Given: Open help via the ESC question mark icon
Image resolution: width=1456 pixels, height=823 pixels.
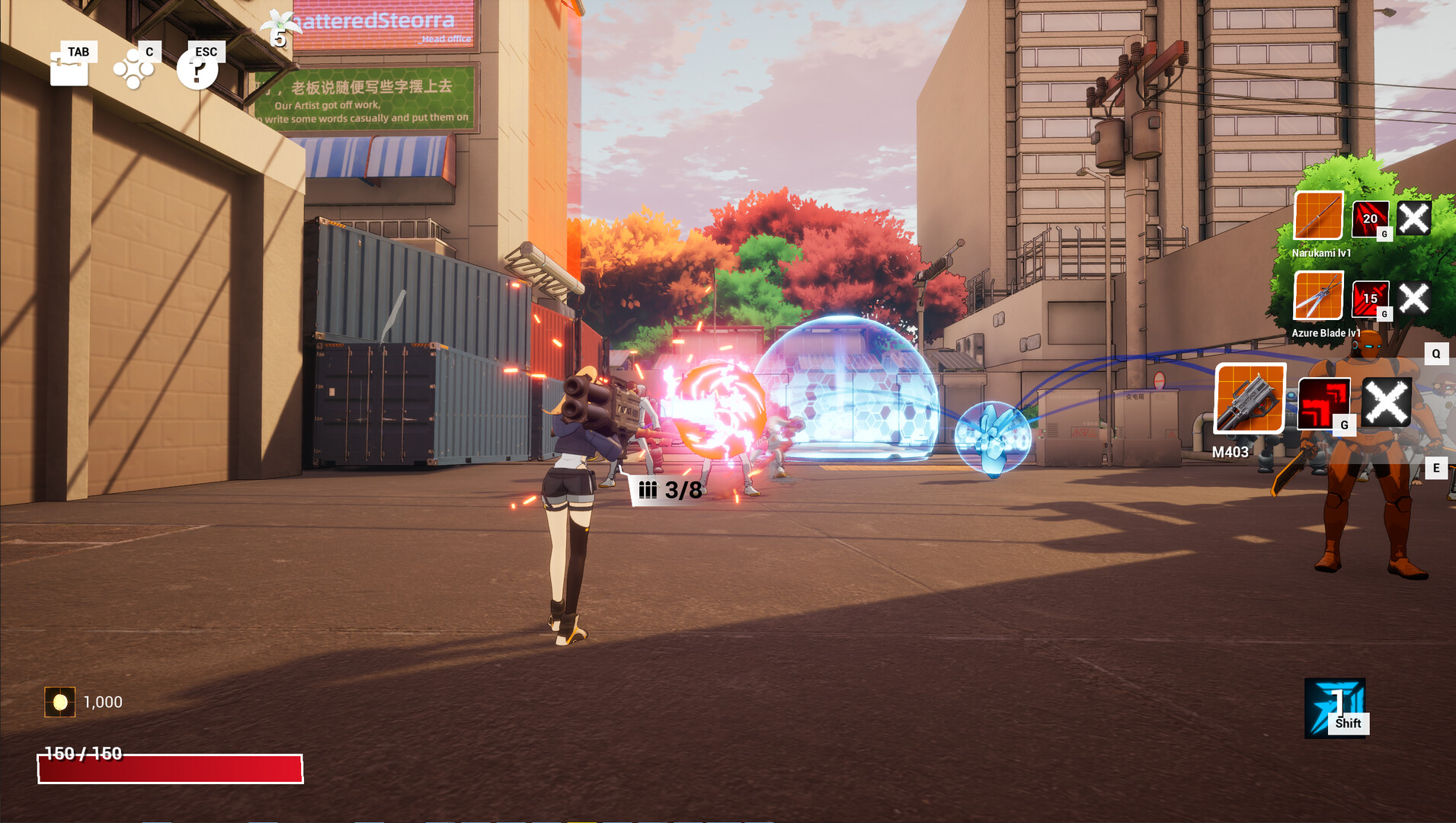Looking at the screenshot, I should pos(199,70).
